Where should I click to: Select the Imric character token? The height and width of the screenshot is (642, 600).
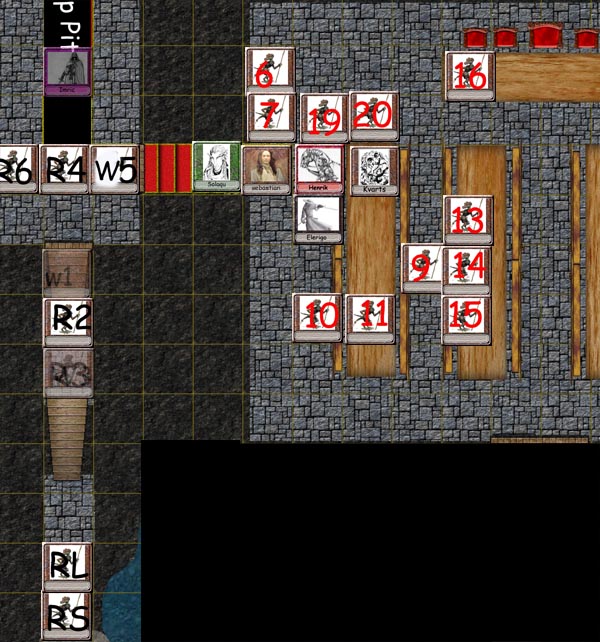pyautogui.click(x=67, y=70)
